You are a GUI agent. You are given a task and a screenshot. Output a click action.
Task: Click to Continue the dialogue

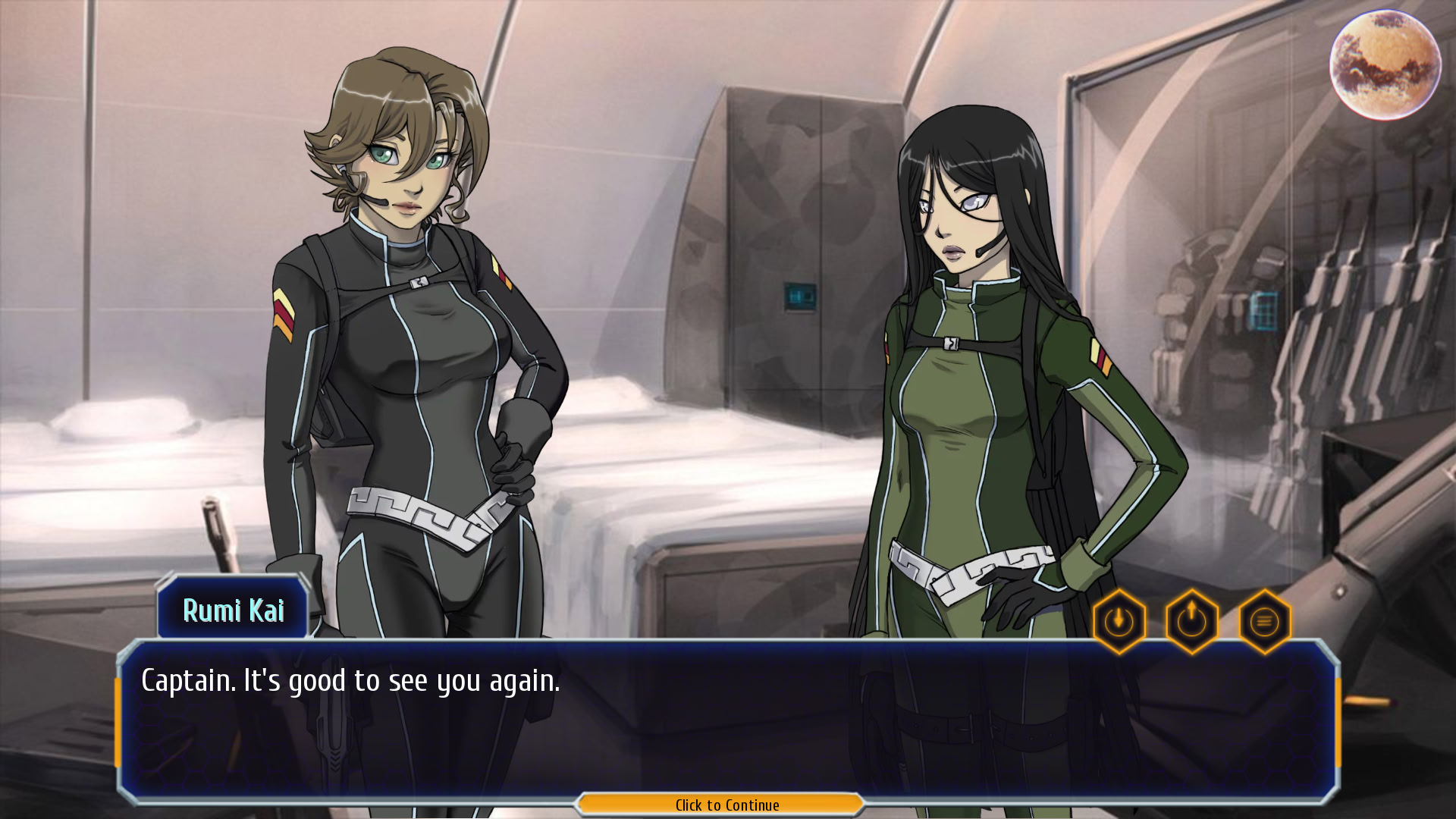pyautogui.click(x=726, y=805)
